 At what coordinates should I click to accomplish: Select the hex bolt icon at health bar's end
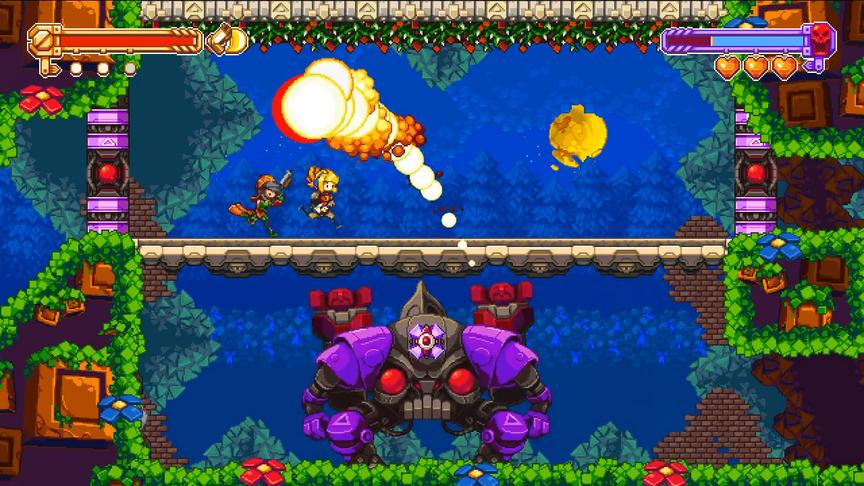tap(43, 40)
